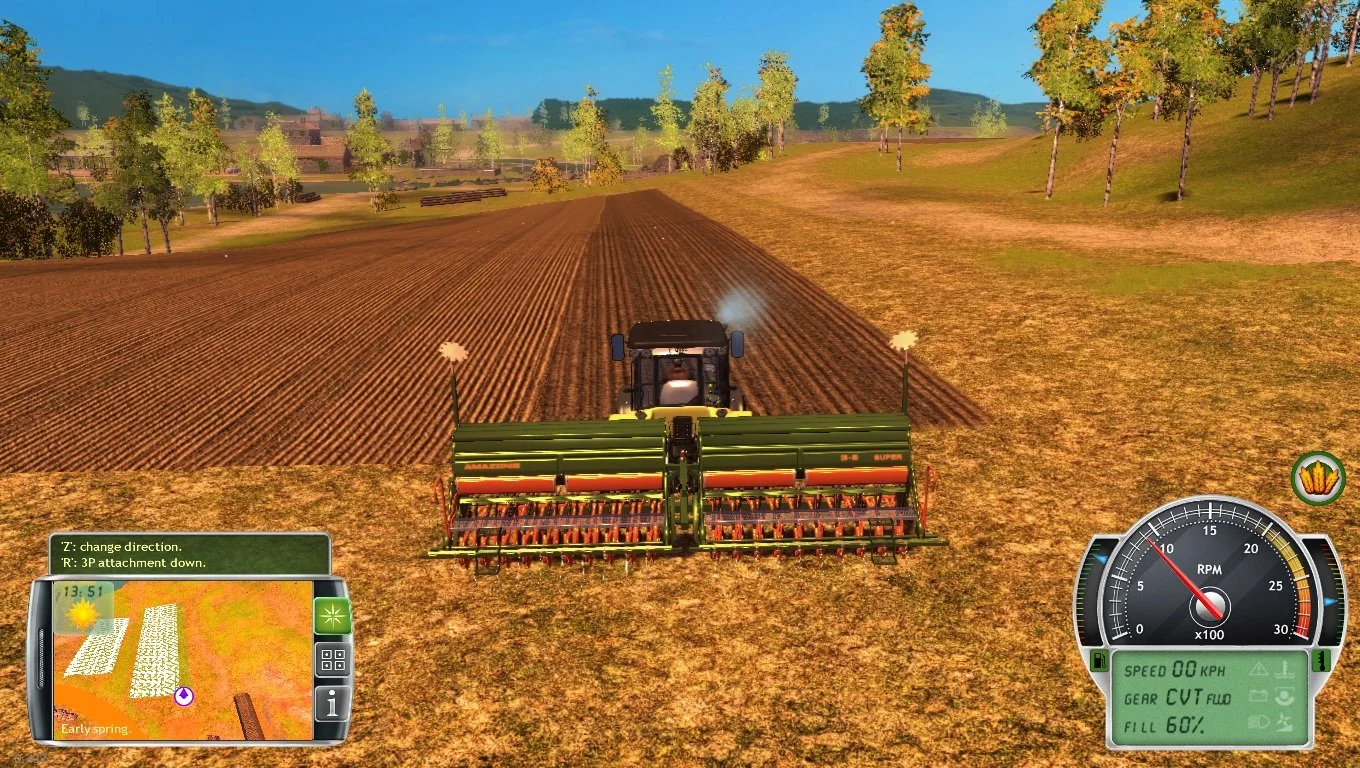The height and width of the screenshot is (768, 1360).
Task: Click the coolant temperature symbol on the dashboard
Action: (x=1285, y=669)
